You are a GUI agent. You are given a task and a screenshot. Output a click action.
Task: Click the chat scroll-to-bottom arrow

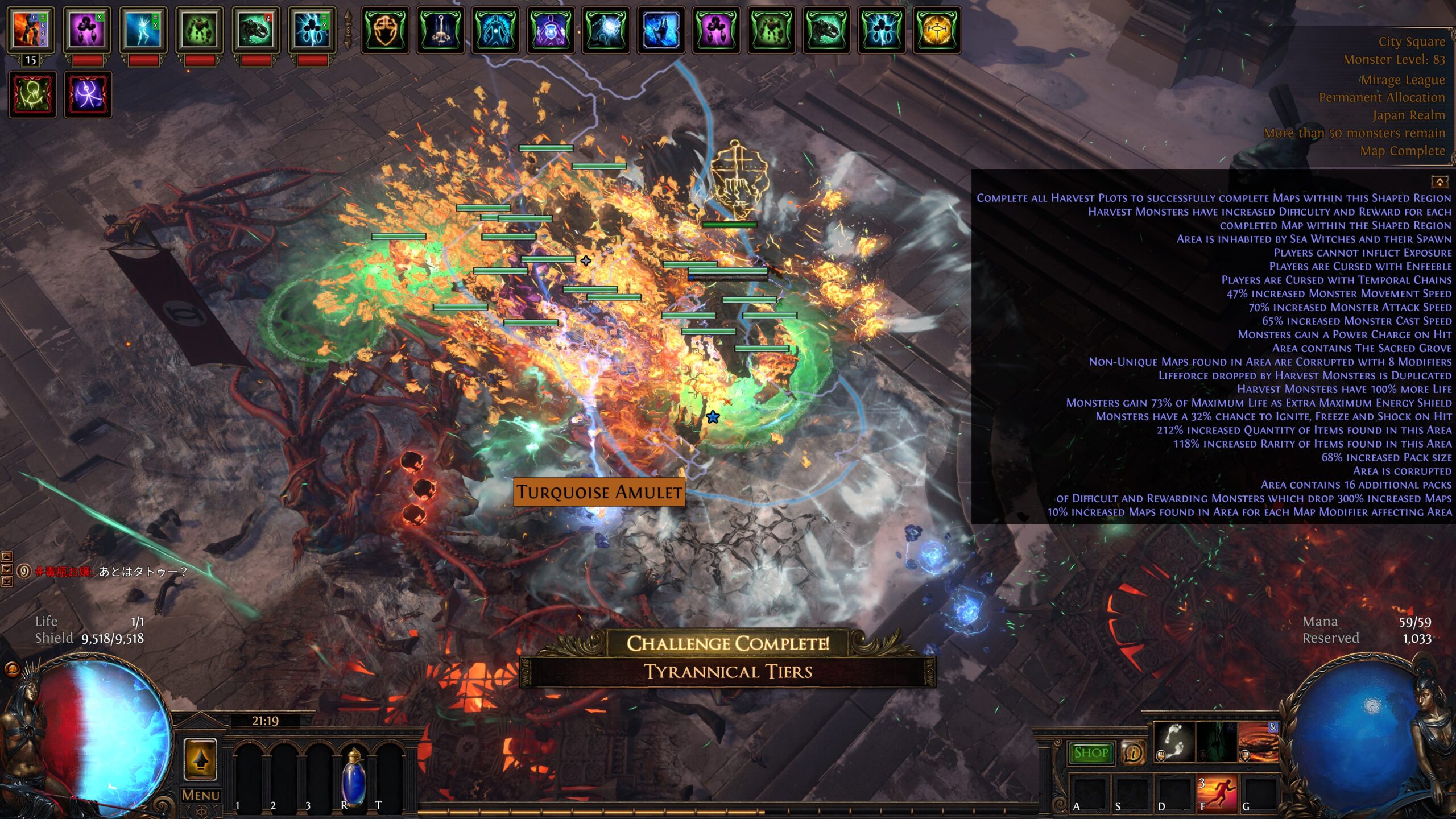pyautogui.click(x=7, y=581)
